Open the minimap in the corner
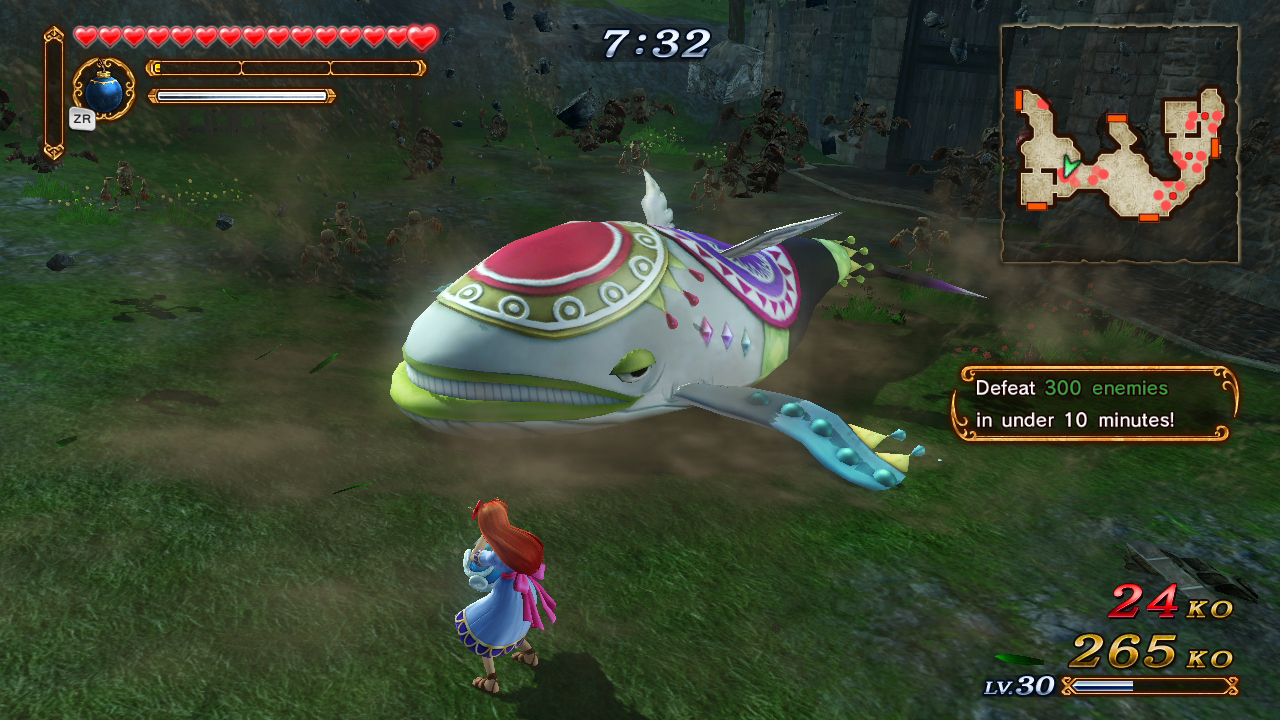Screen dimensions: 1280x720 1120,144
